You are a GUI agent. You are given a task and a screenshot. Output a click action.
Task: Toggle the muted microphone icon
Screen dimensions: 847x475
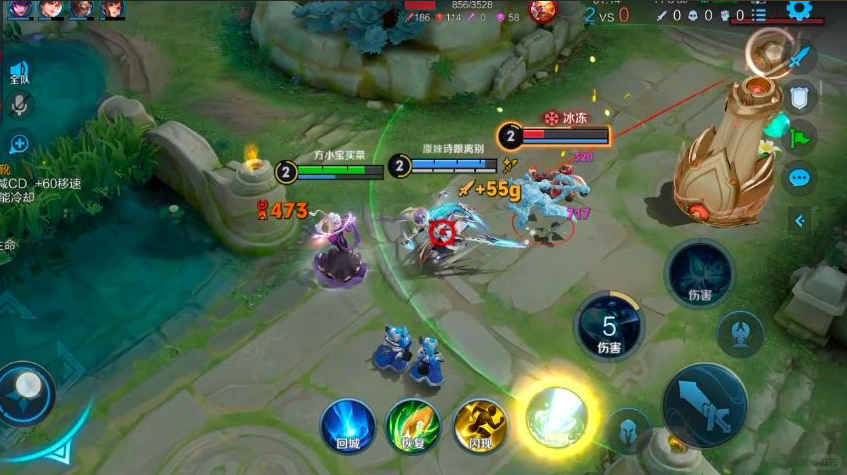tap(19, 105)
